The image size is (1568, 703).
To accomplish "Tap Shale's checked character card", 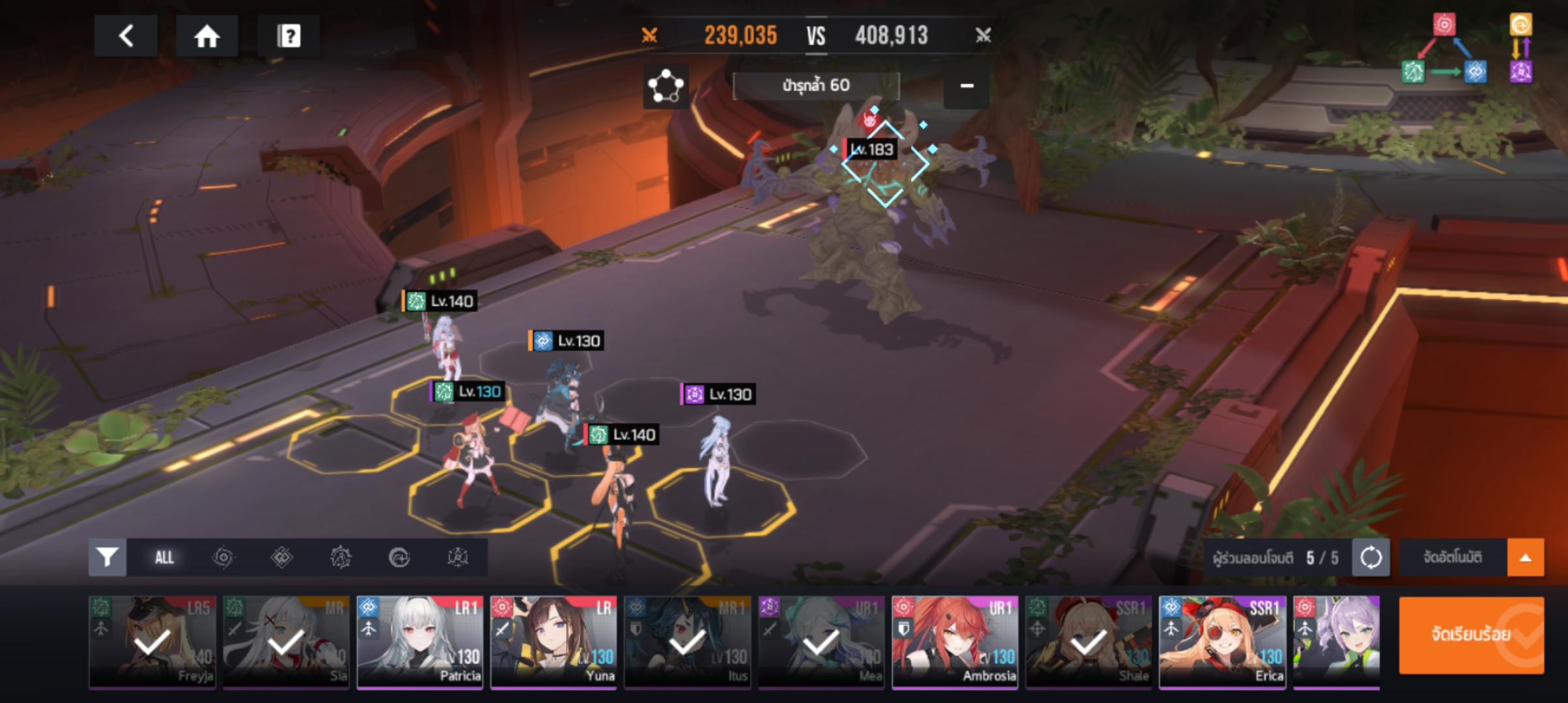I will (1088, 642).
